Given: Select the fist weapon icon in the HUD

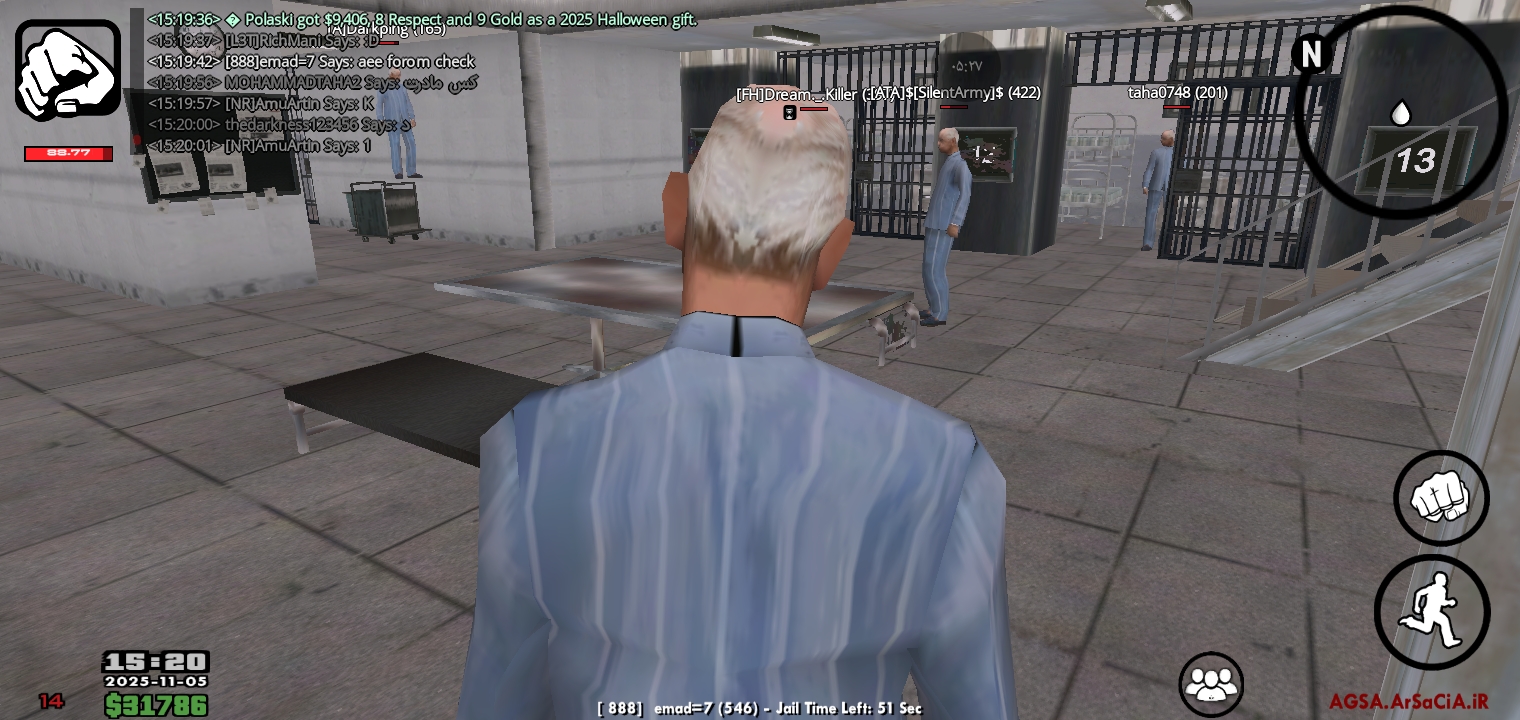Looking at the screenshot, I should click(67, 66).
